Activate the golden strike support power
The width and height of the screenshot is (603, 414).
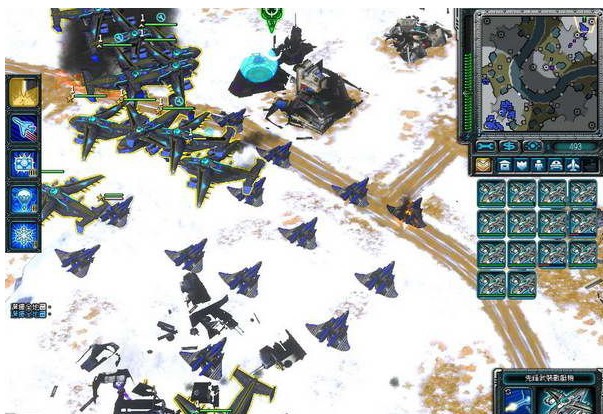click(23, 91)
